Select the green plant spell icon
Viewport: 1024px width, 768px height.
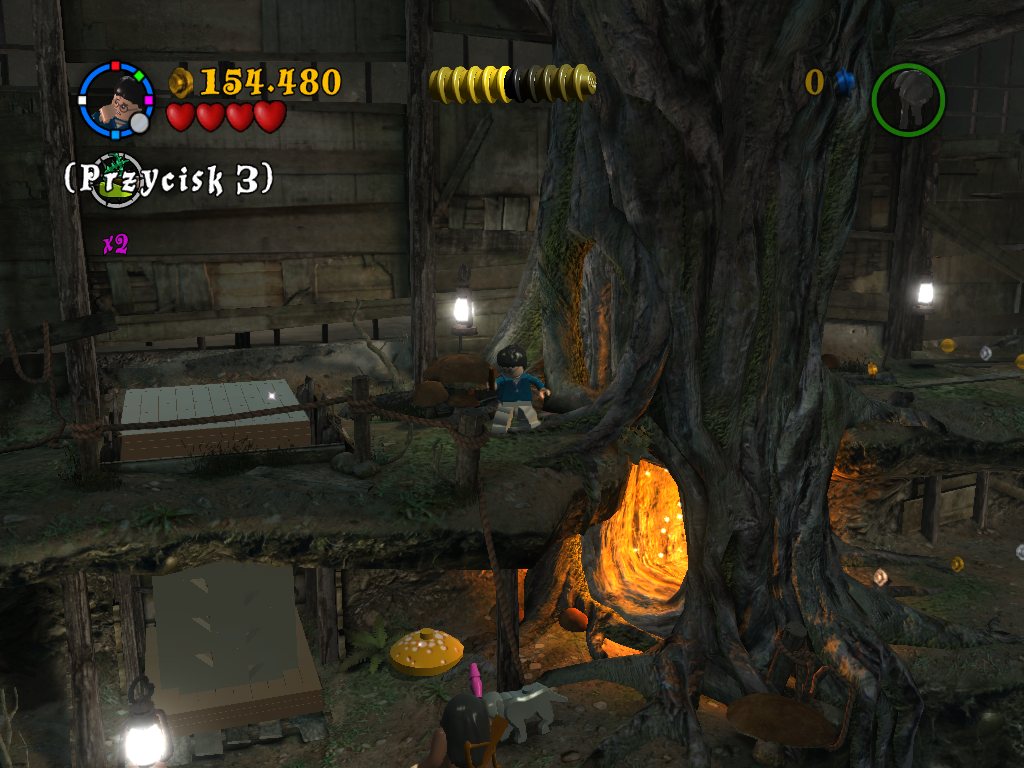pos(117,180)
